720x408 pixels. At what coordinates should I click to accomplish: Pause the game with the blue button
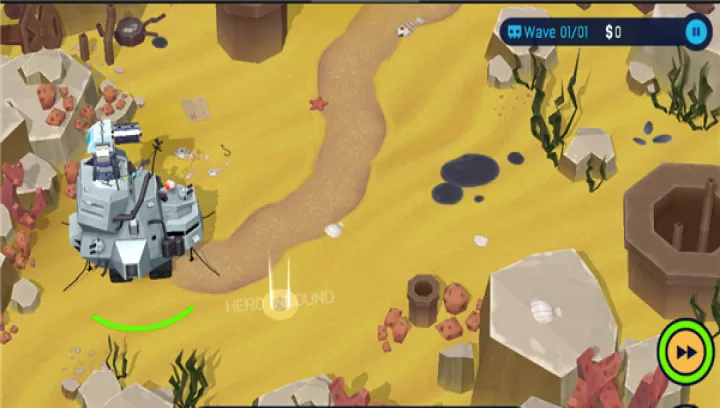tap(695, 32)
